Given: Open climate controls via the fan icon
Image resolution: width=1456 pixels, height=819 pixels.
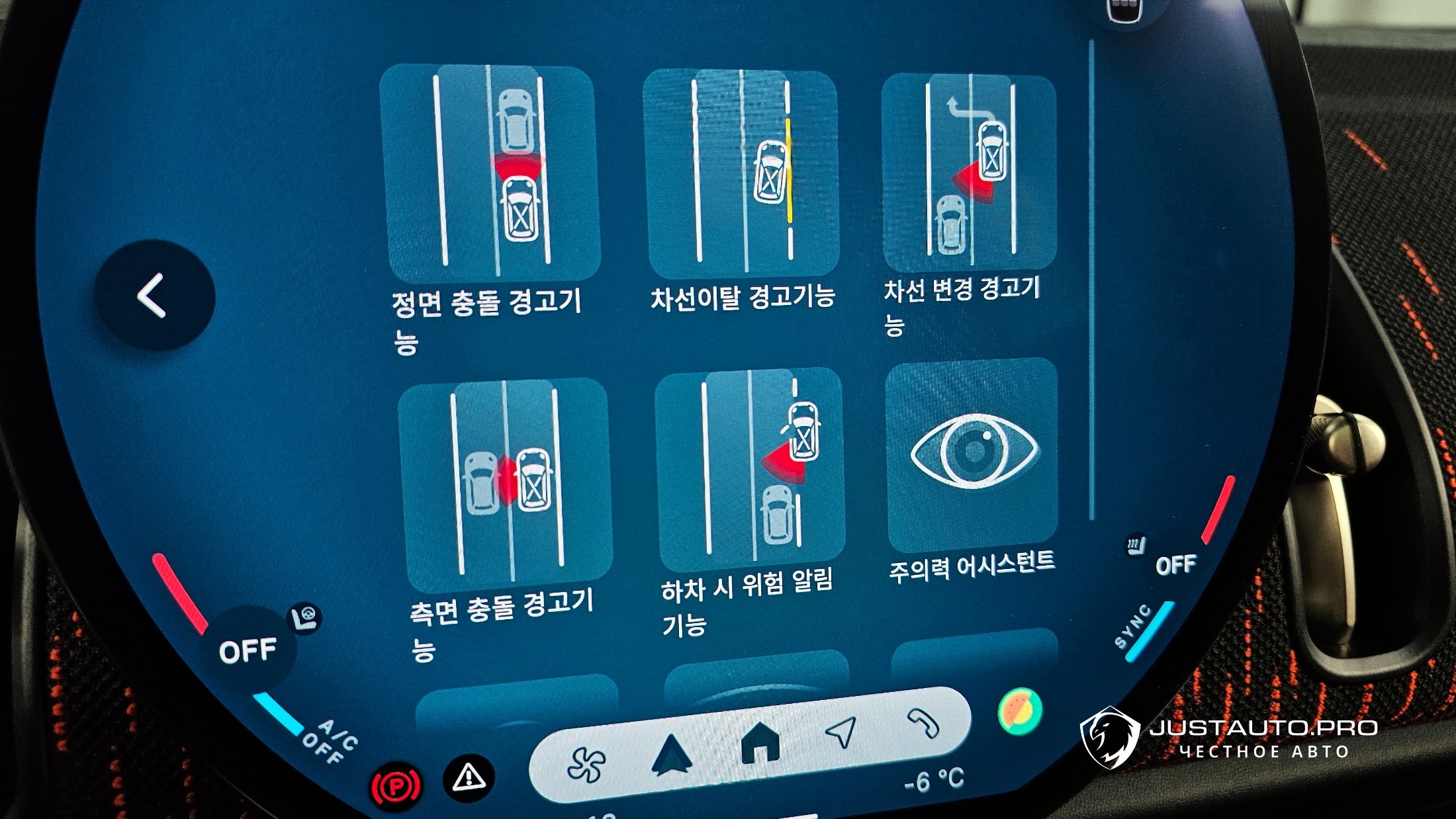Looking at the screenshot, I should point(586,764).
